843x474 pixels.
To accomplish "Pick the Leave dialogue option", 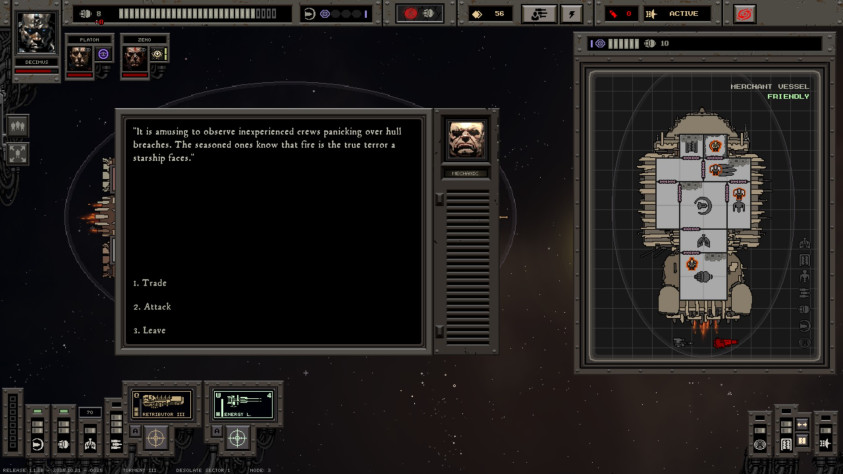I will pos(153,330).
